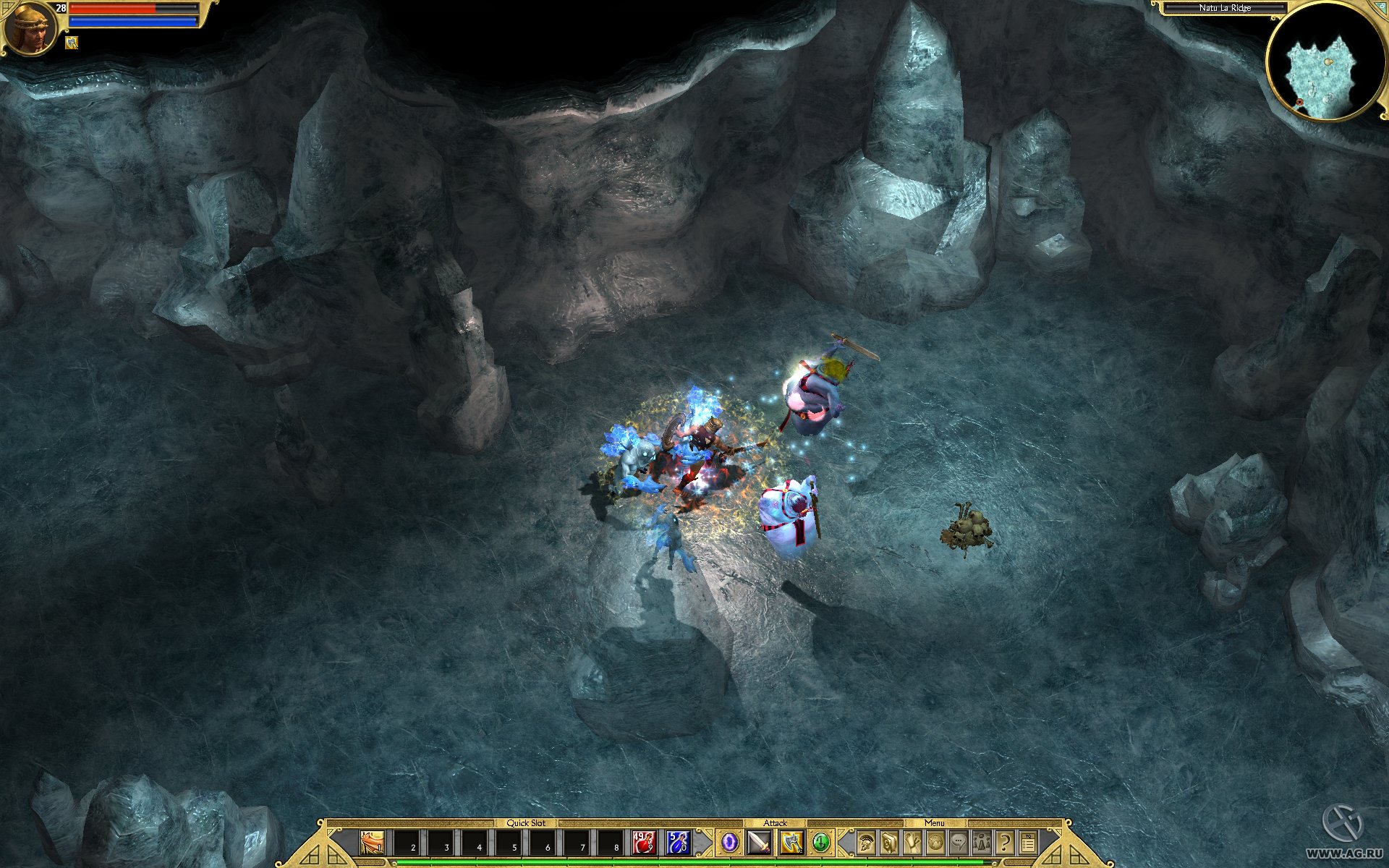Click the active axe buff icon

tap(72, 43)
